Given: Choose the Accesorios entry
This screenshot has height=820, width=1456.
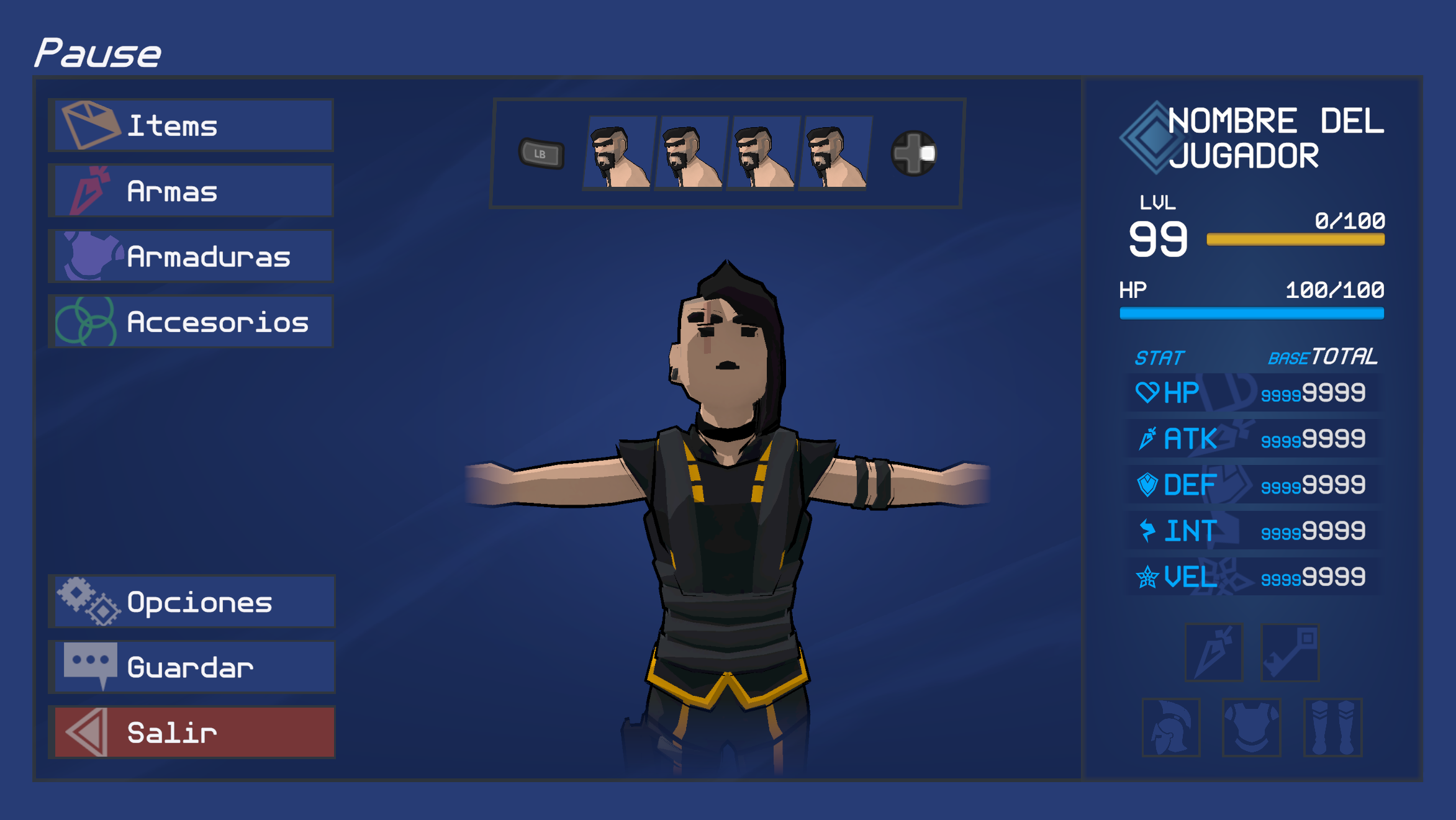Looking at the screenshot, I should point(191,322).
